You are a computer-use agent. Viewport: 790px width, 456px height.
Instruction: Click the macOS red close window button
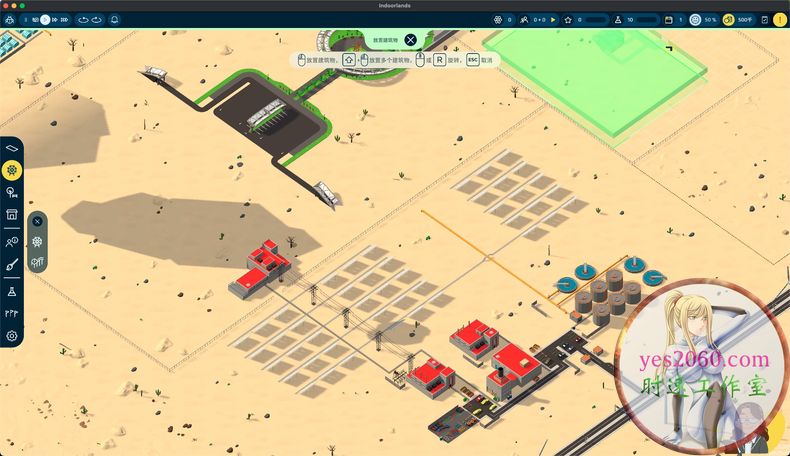click(x=7, y=5)
